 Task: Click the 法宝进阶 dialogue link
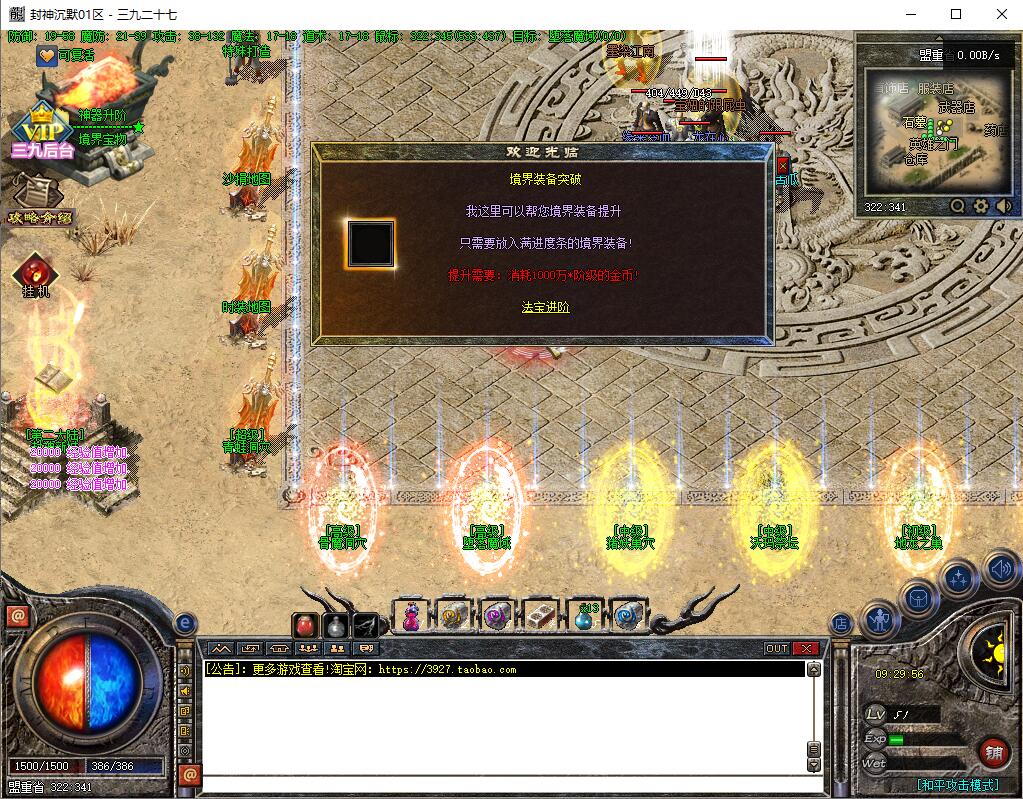(545, 307)
